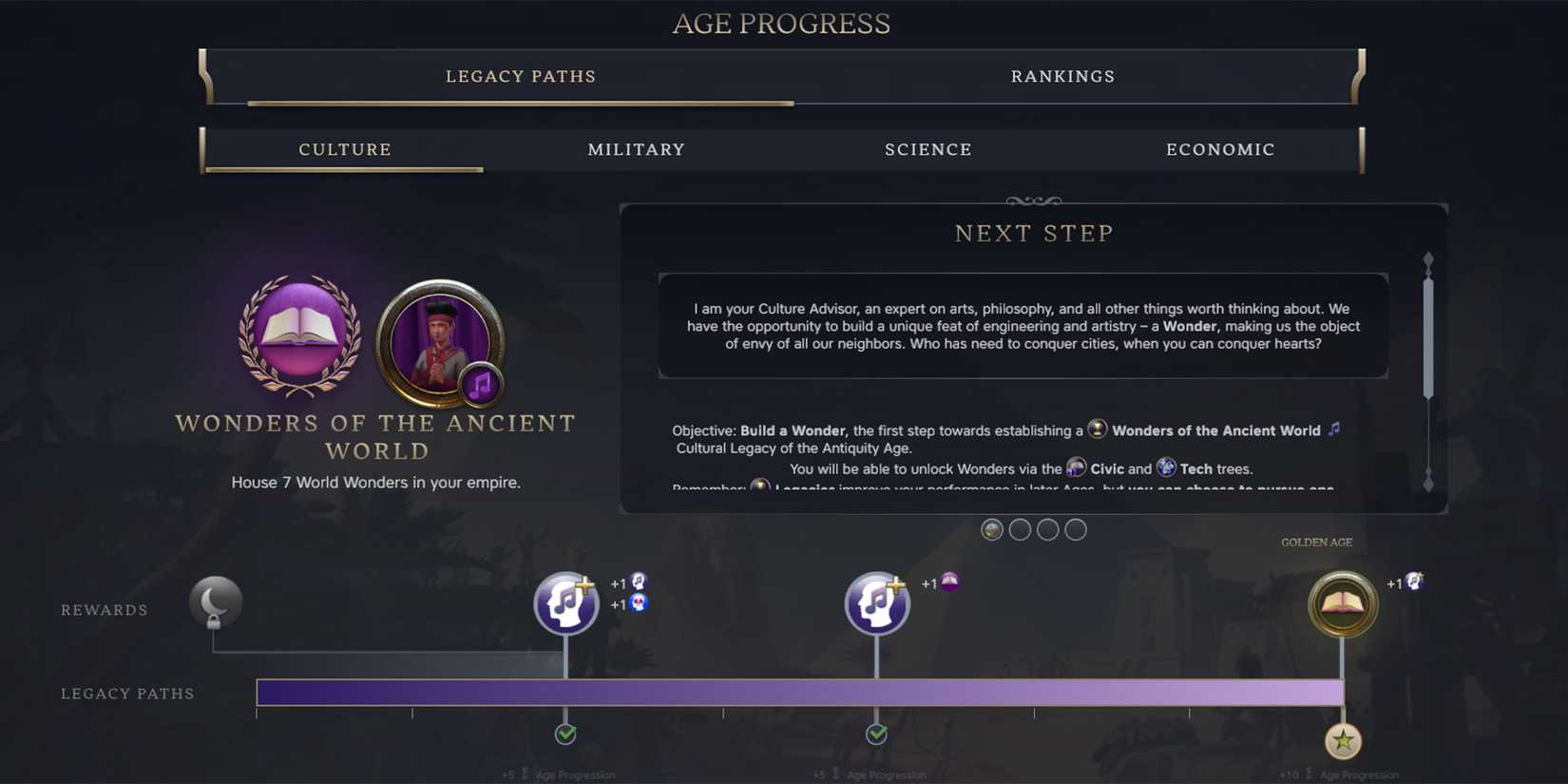Screen dimensions: 1568x784
Task: Select the gold star marker under Golden Age
Action: point(1343,742)
